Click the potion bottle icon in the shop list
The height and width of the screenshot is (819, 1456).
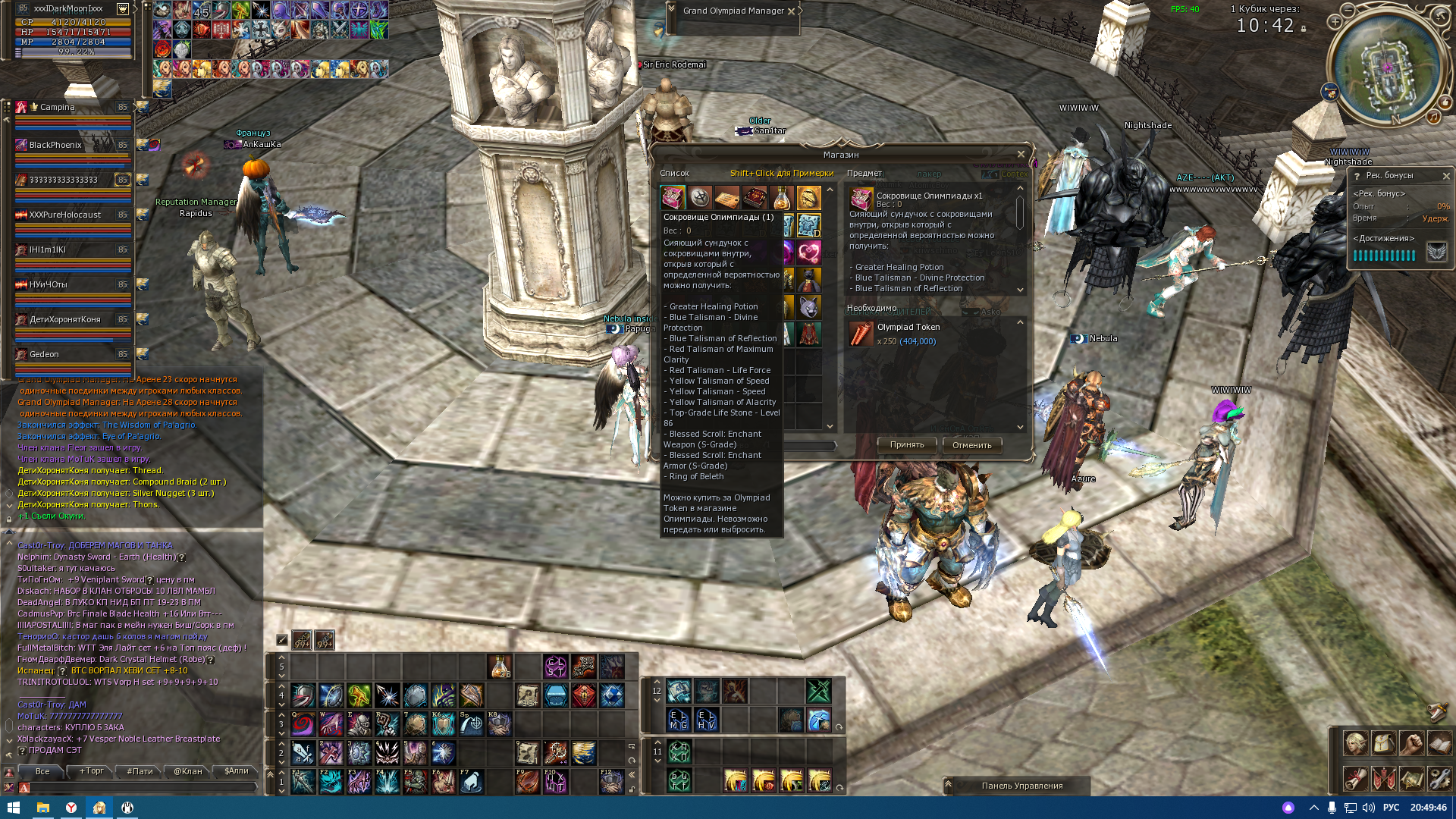pyautogui.click(x=780, y=197)
